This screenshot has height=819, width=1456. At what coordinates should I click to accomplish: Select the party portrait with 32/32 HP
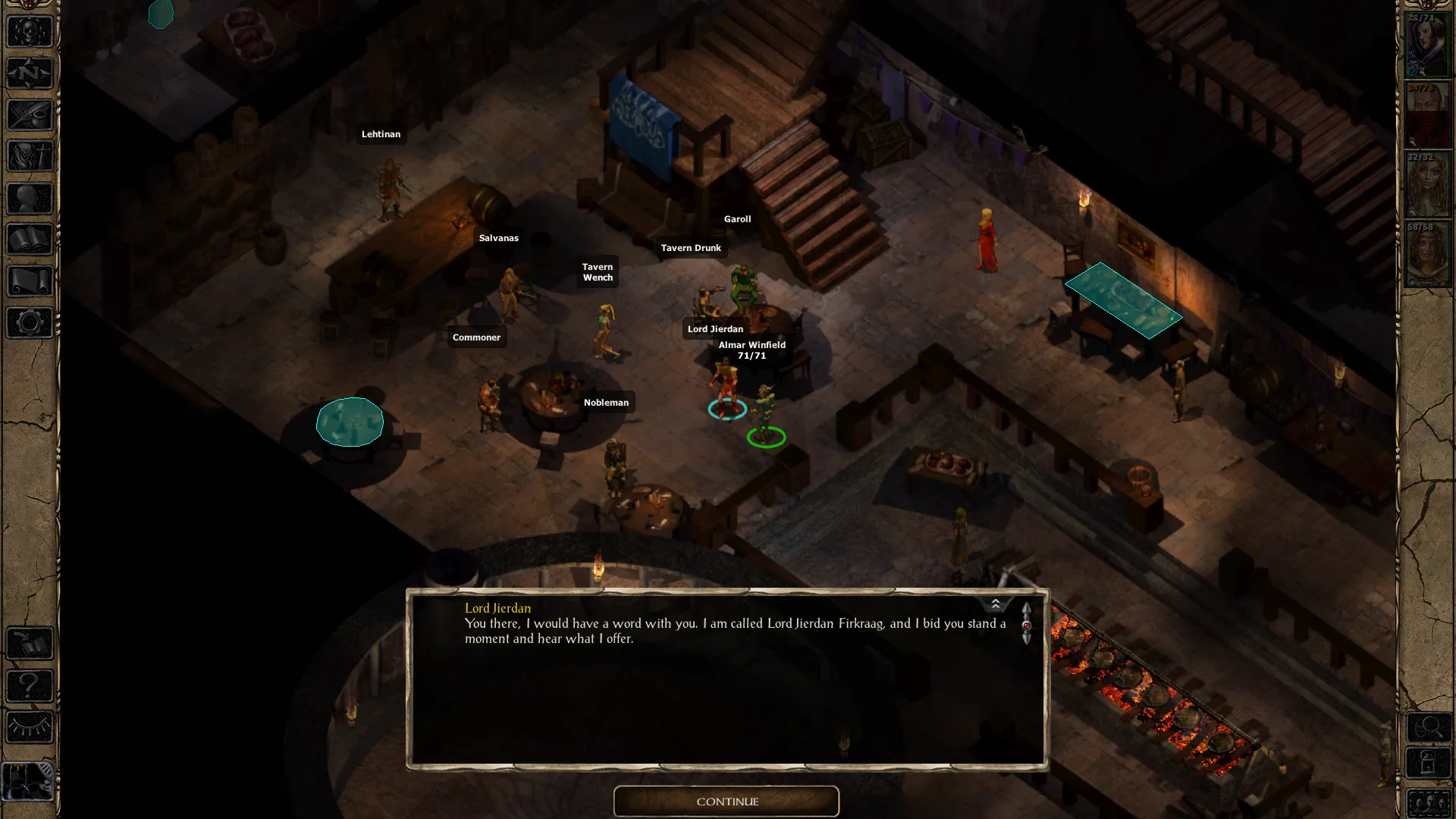click(1427, 185)
